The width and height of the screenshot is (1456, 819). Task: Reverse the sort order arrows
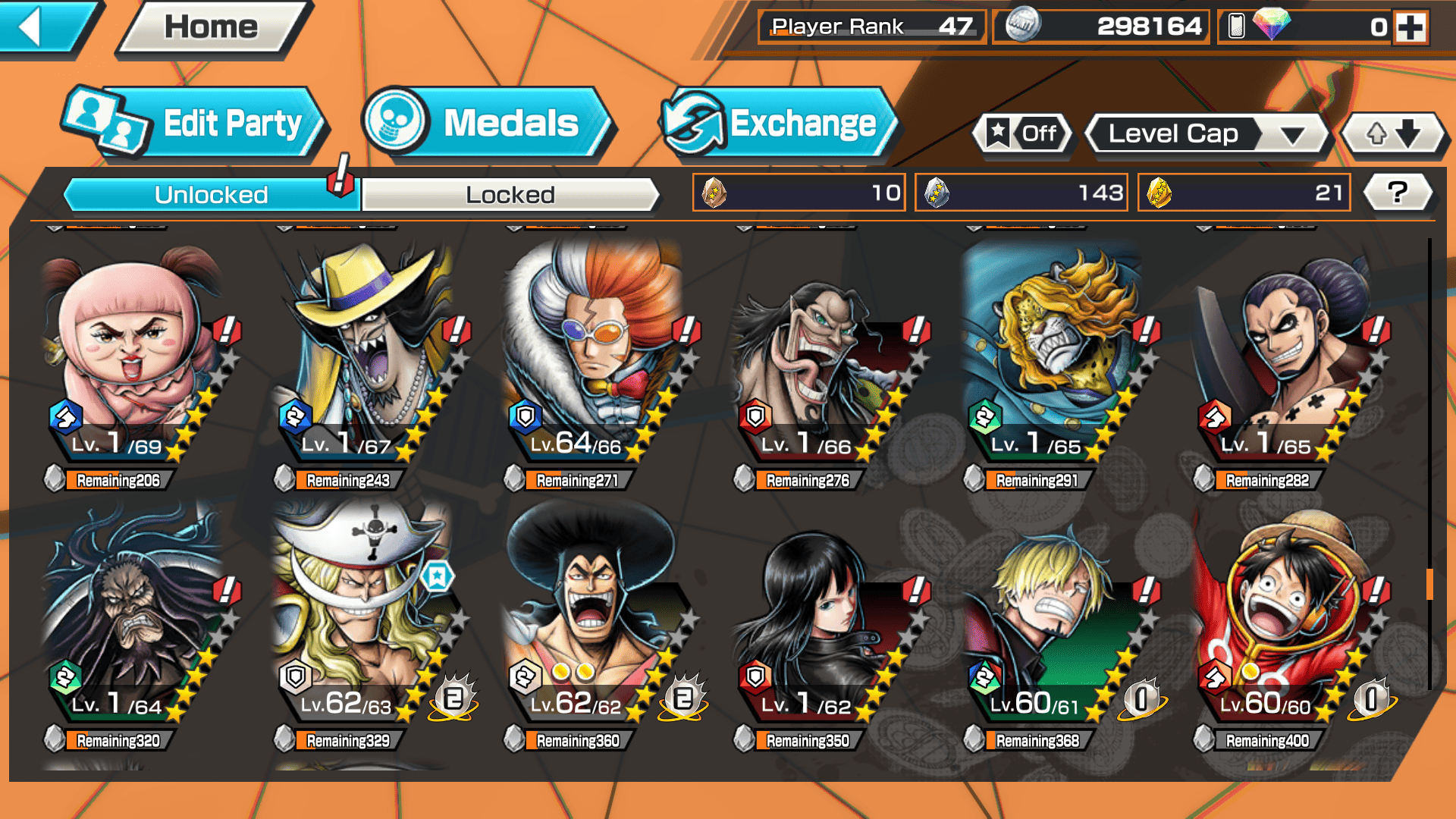click(x=1393, y=134)
